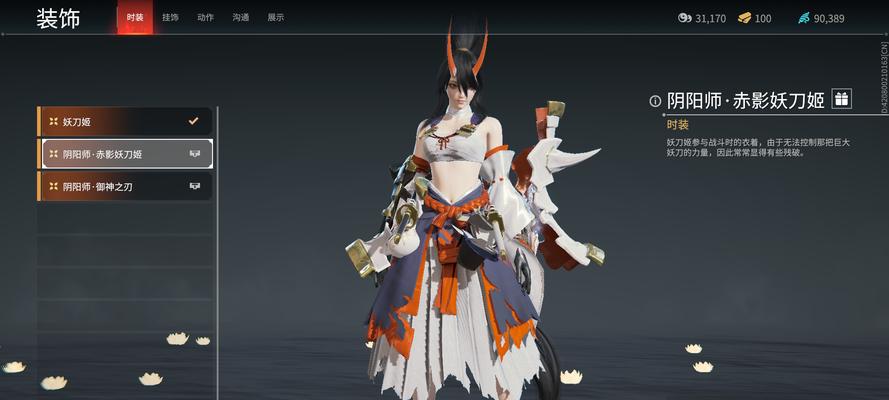Screen dimensions: 889x400
Task: Select the 沟通 tab
Action: tap(240, 18)
